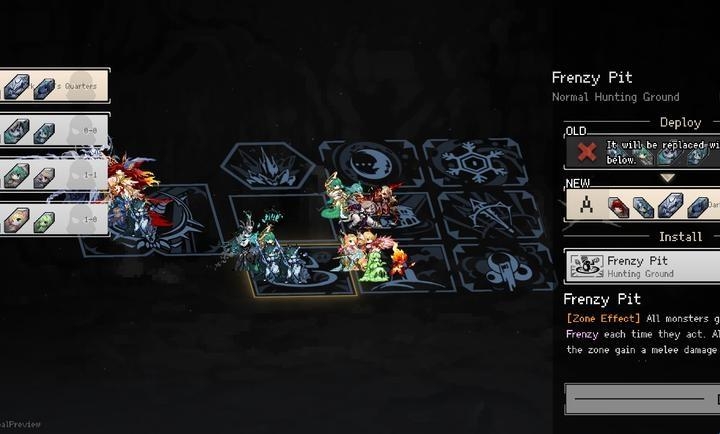
Task: Choose the party row labeled 1-0
Action: [x=54, y=219]
